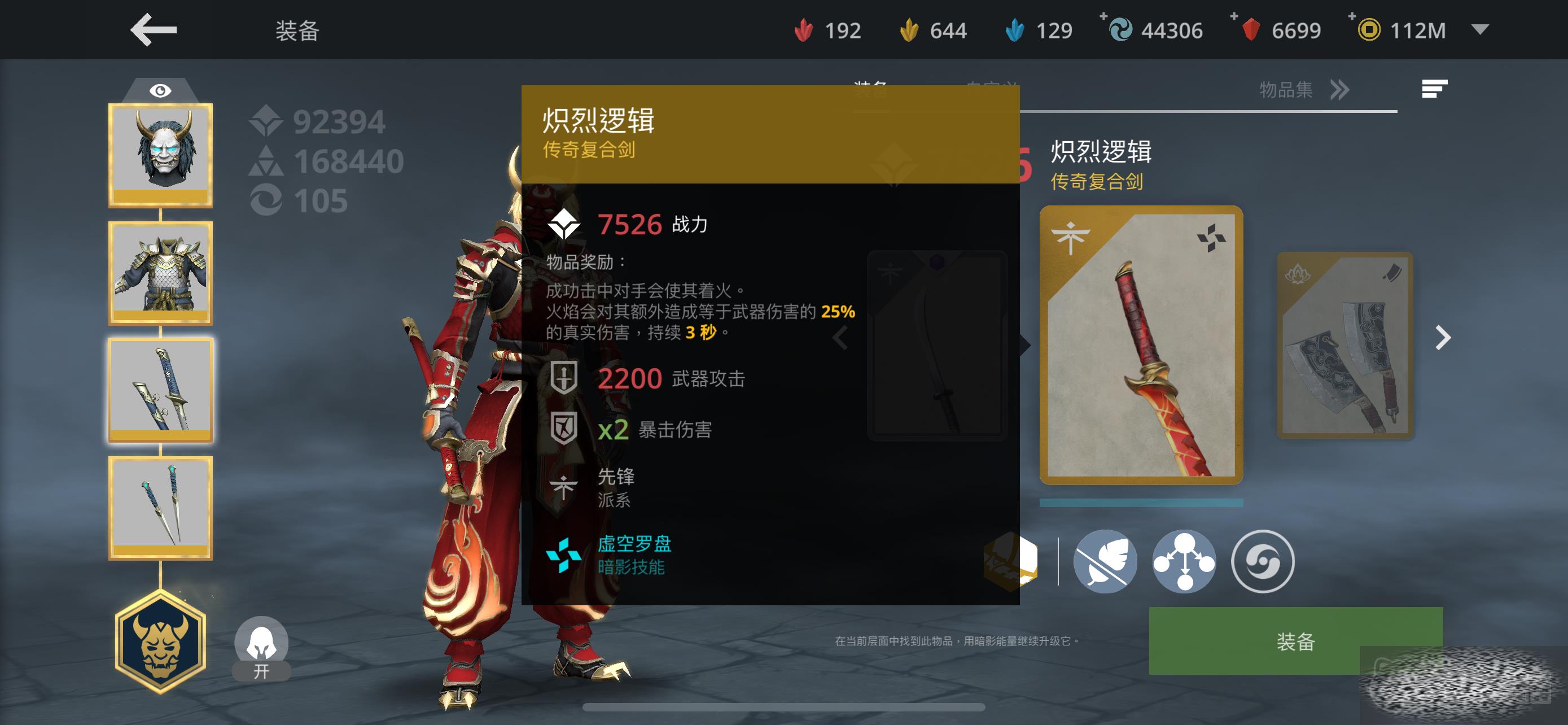The height and width of the screenshot is (725, 1568).
Task: Select the twin daggers ranged weapon slot
Action: coord(161,507)
